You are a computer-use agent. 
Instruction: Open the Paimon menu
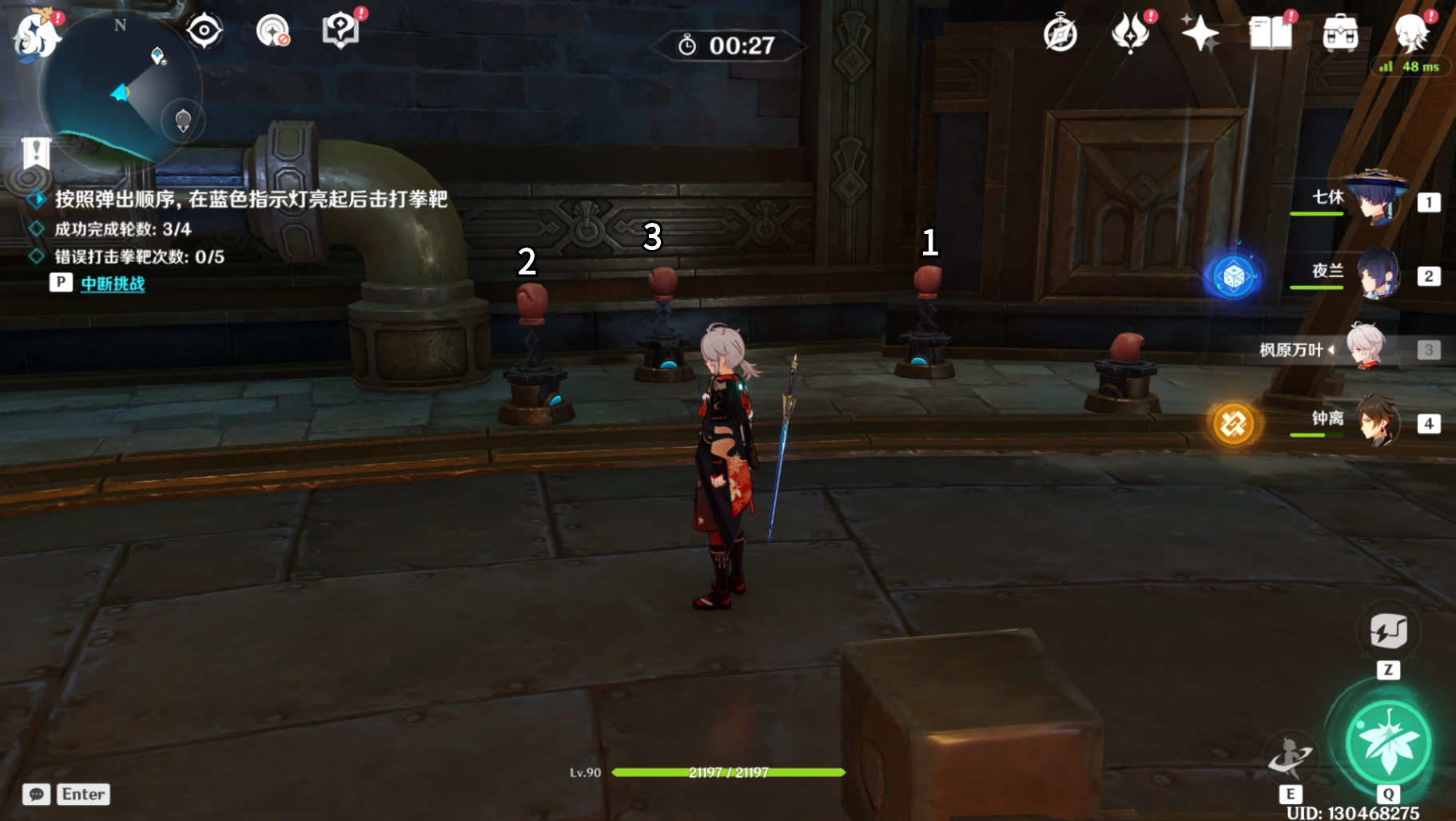pos(35,35)
